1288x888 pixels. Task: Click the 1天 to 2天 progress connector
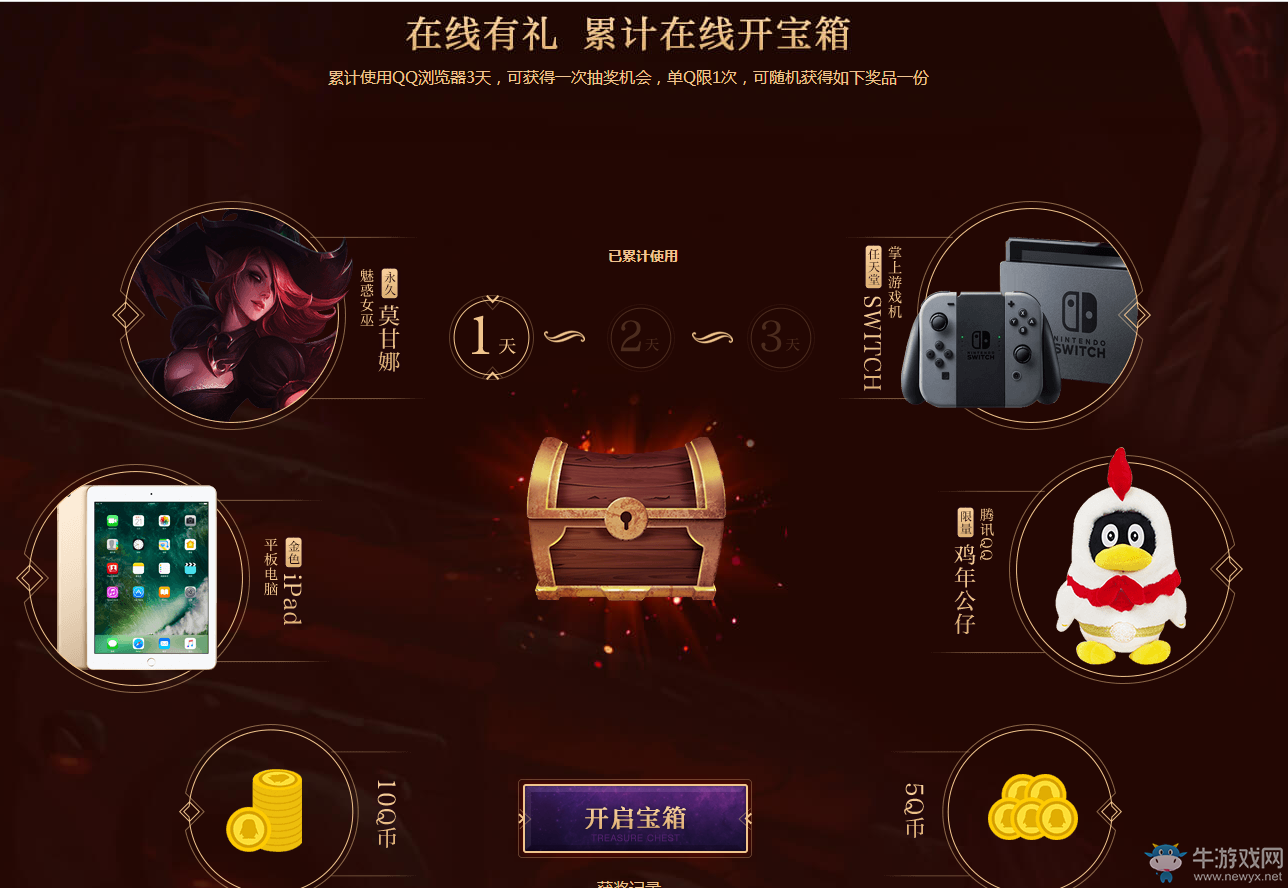coord(563,338)
